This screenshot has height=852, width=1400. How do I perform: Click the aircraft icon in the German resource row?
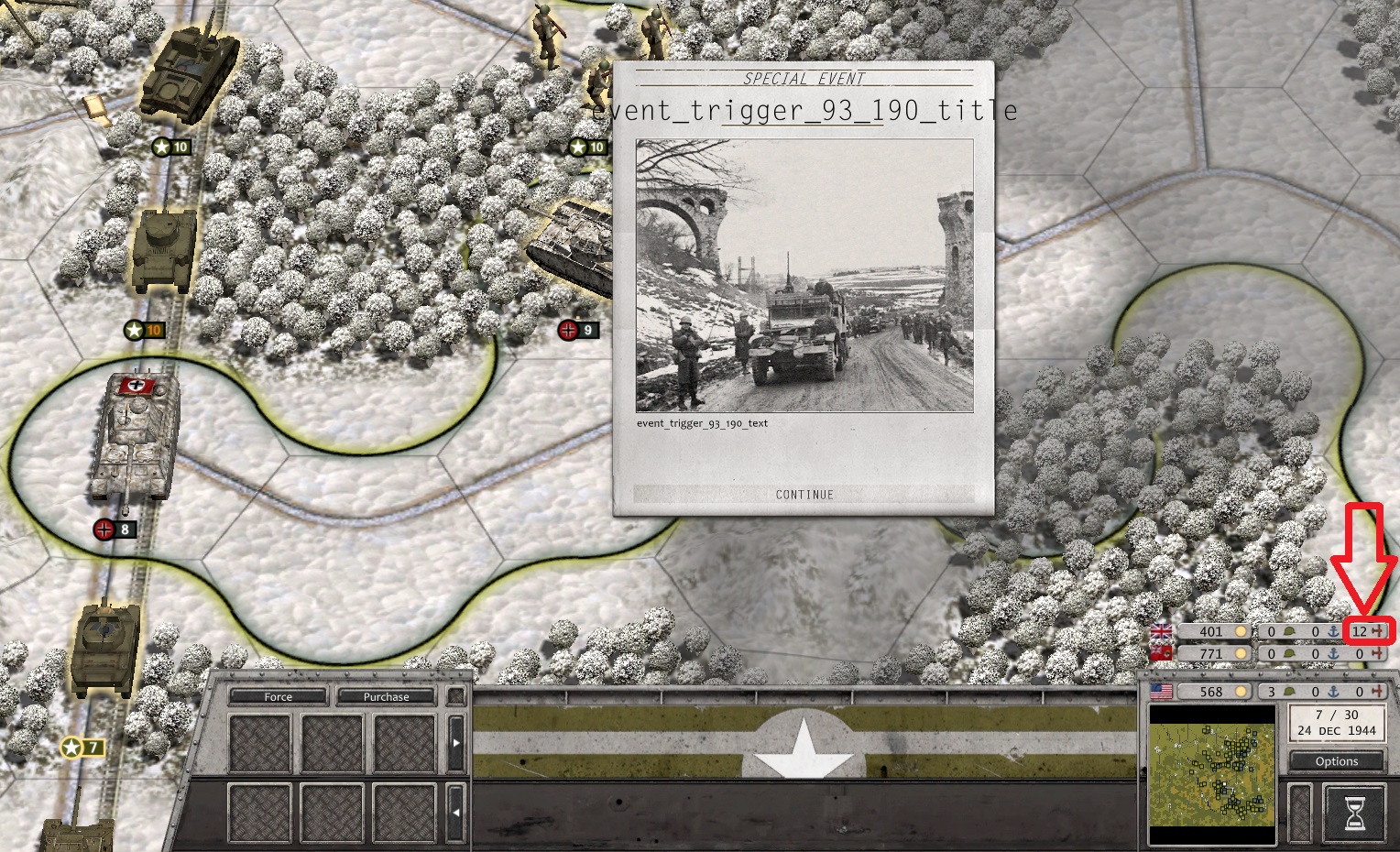coord(1380,653)
